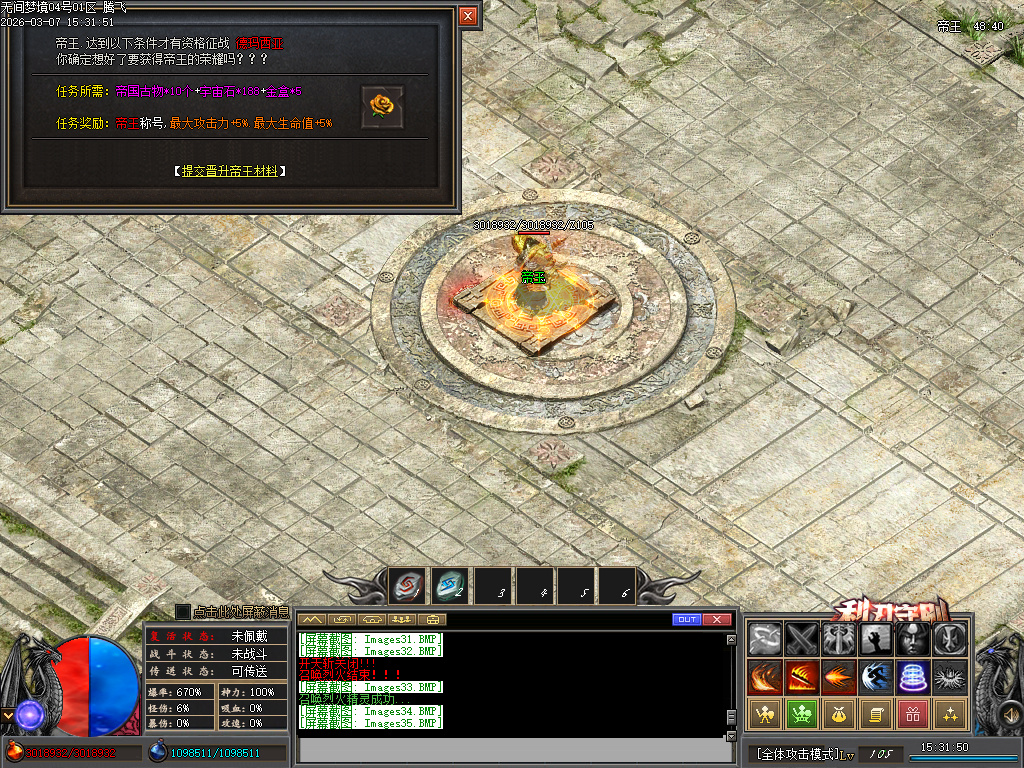The width and height of the screenshot is (1024, 768).
Task: Open the bag with money pouch icon
Action: (839, 714)
